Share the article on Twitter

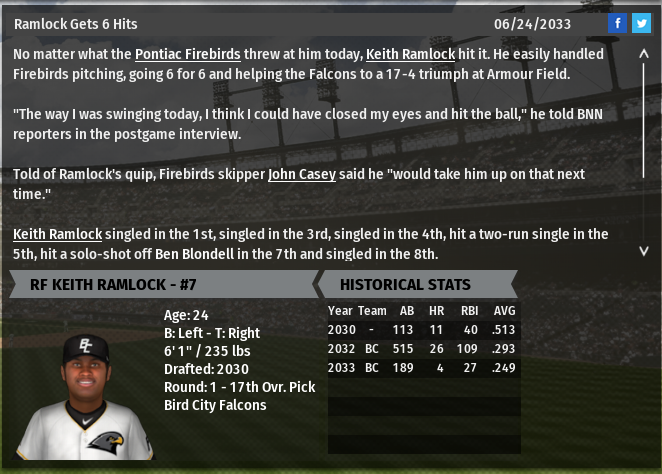(641, 23)
